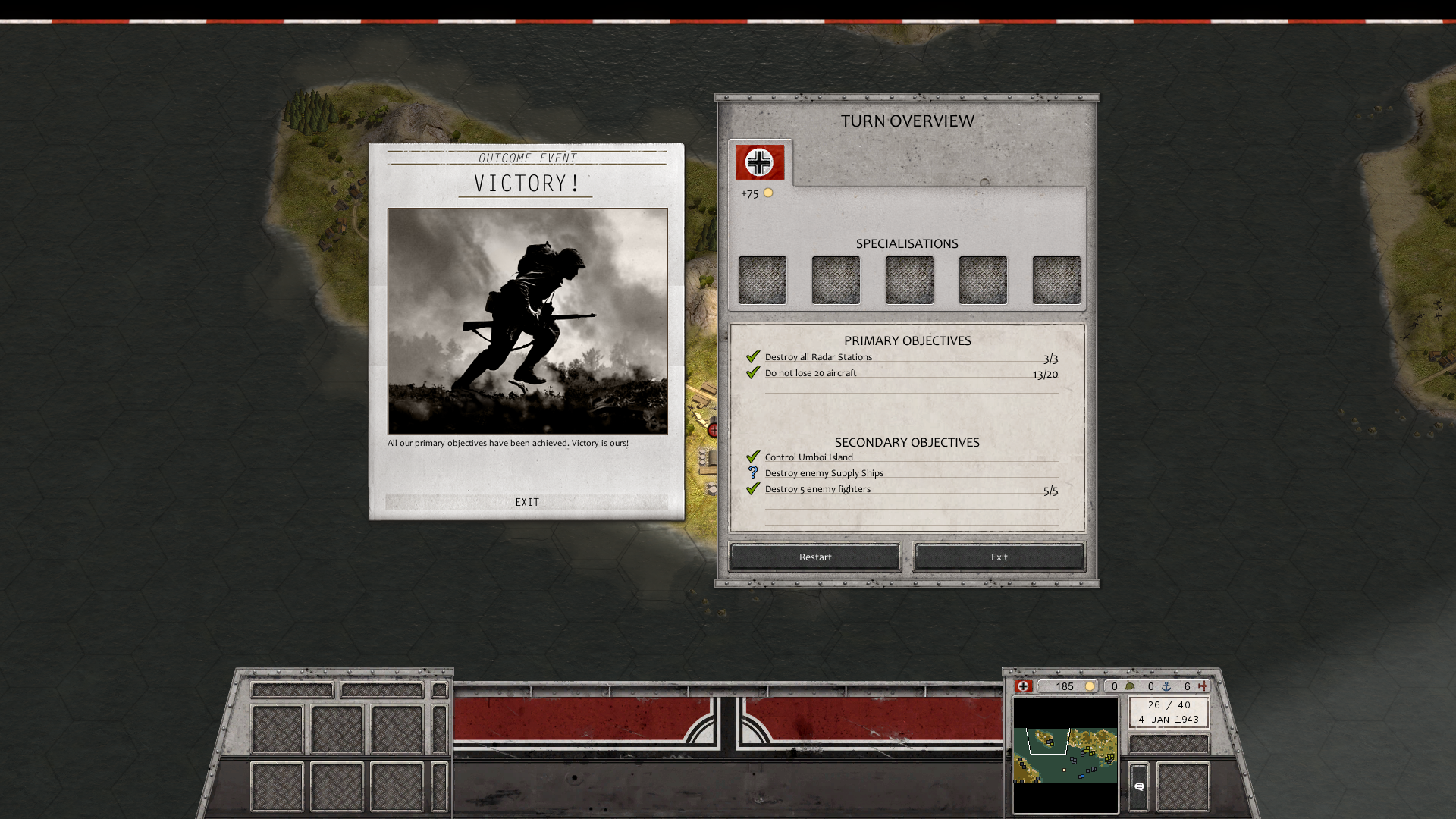The height and width of the screenshot is (819, 1456).
Task: Select the first empty Specialisations slot
Action: pyautogui.click(x=762, y=280)
